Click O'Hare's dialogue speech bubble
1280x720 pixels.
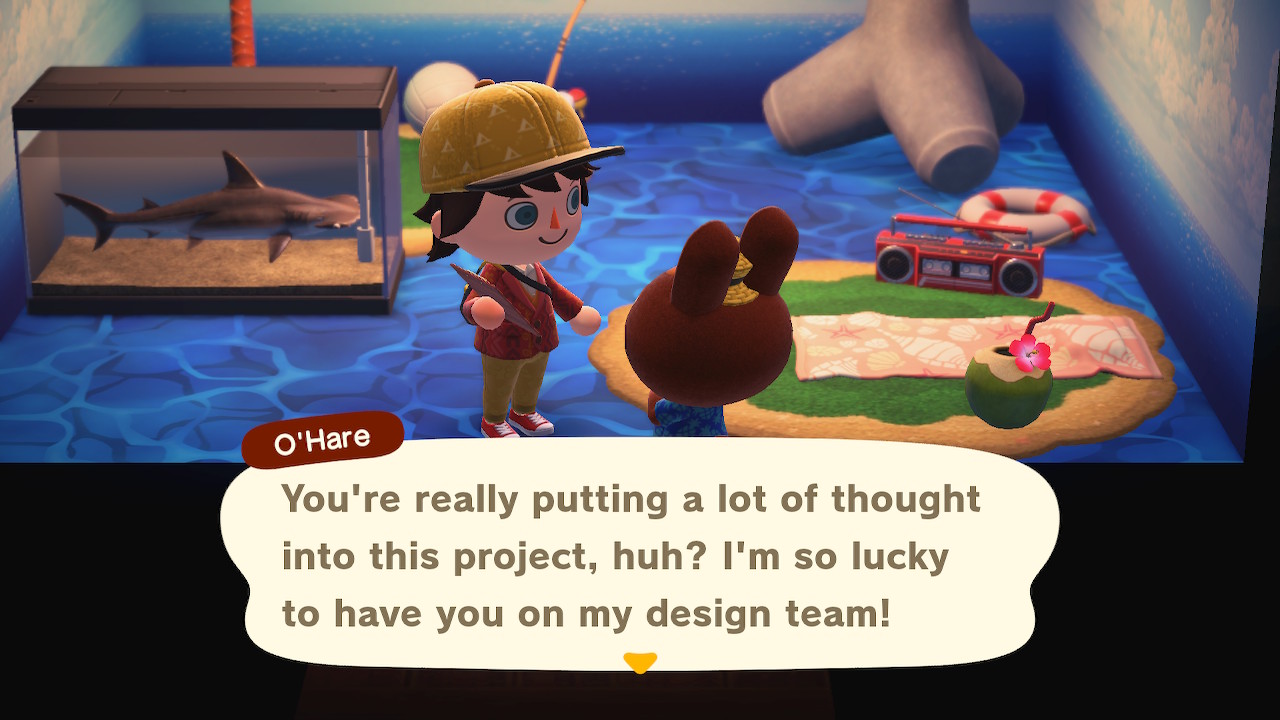click(x=640, y=555)
